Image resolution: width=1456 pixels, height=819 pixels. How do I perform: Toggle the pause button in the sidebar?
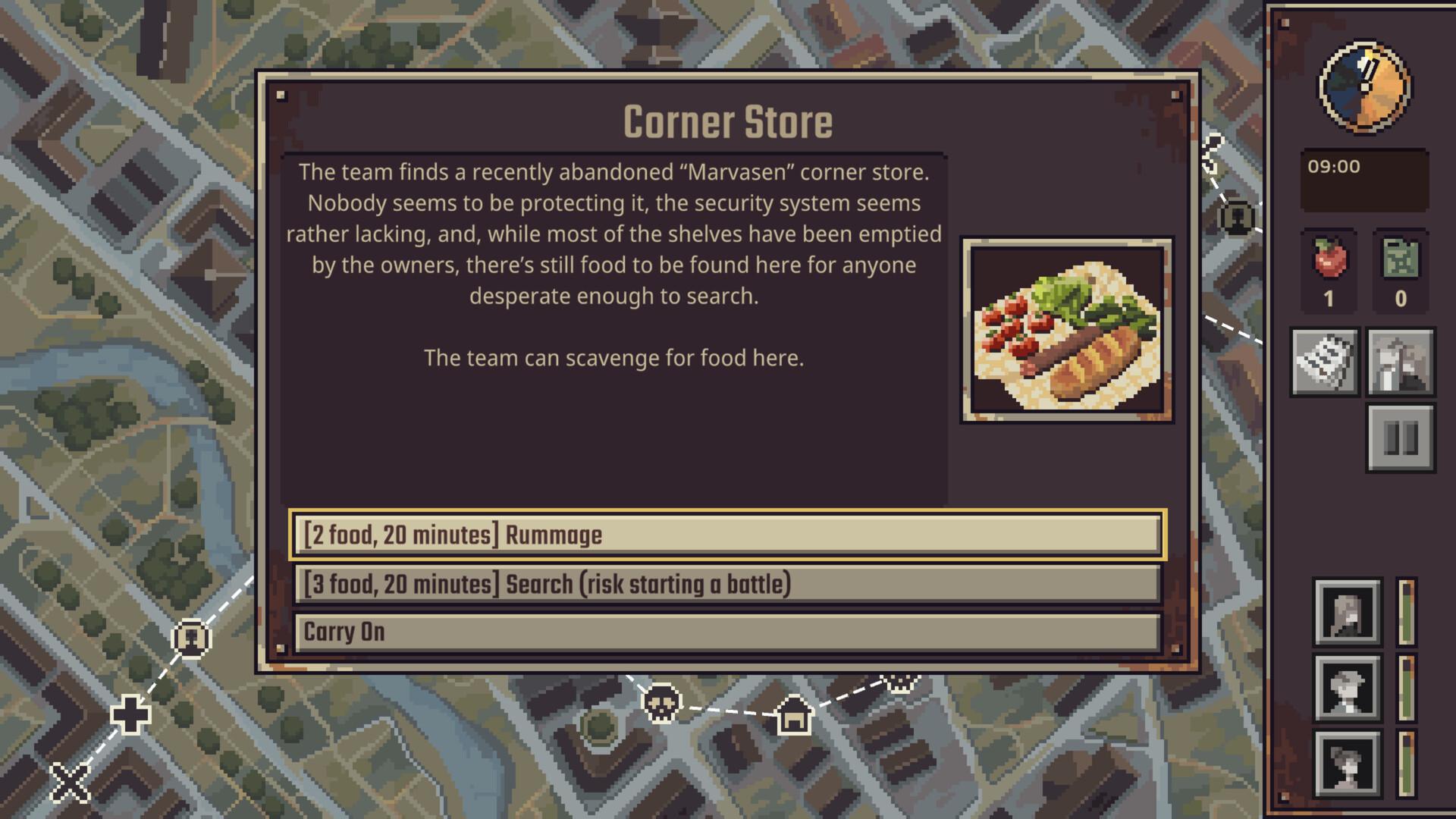[x=1401, y=440]
